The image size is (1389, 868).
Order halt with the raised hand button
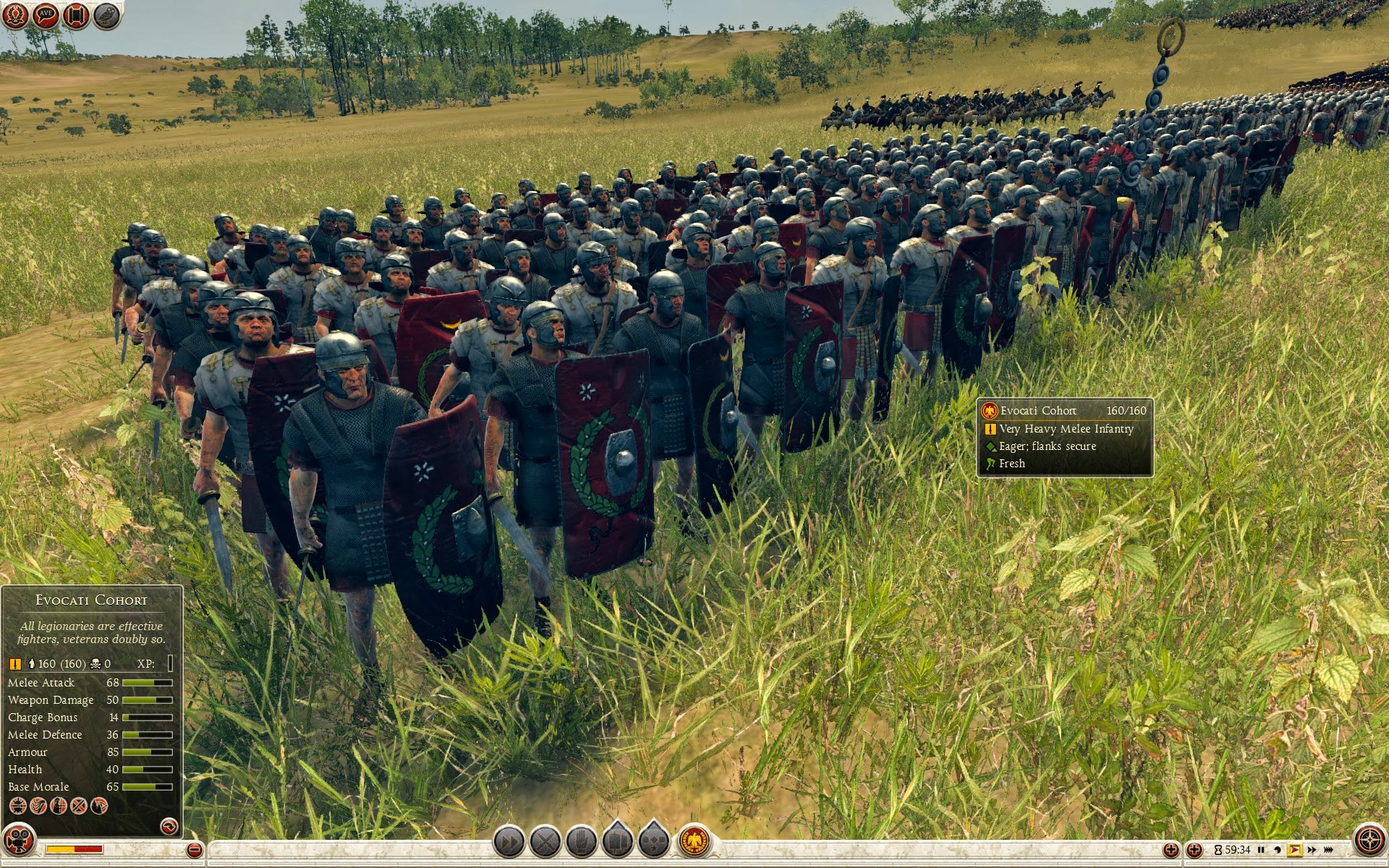581,841
